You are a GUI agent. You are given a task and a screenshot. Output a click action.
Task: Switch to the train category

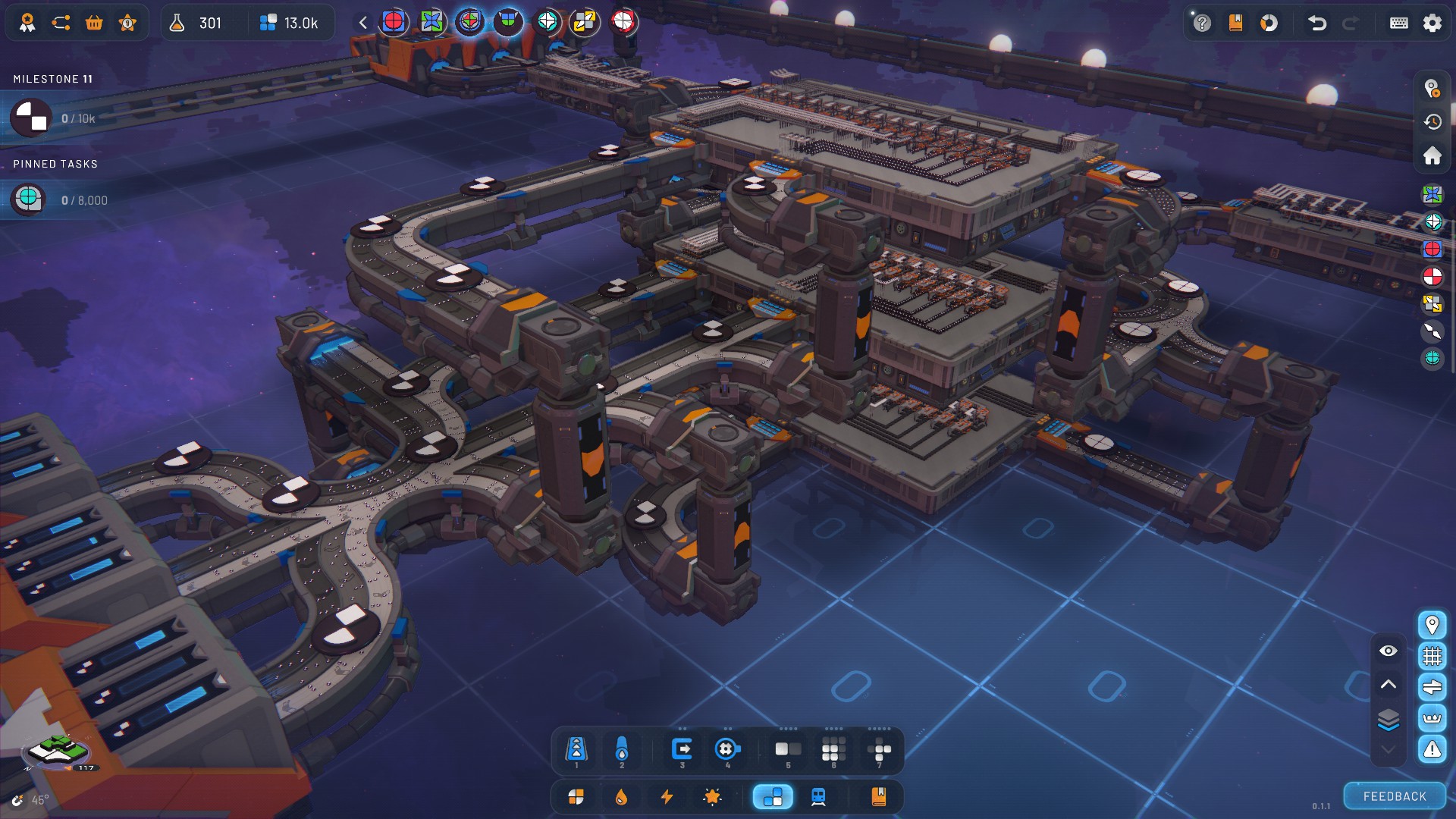[818, 797]
